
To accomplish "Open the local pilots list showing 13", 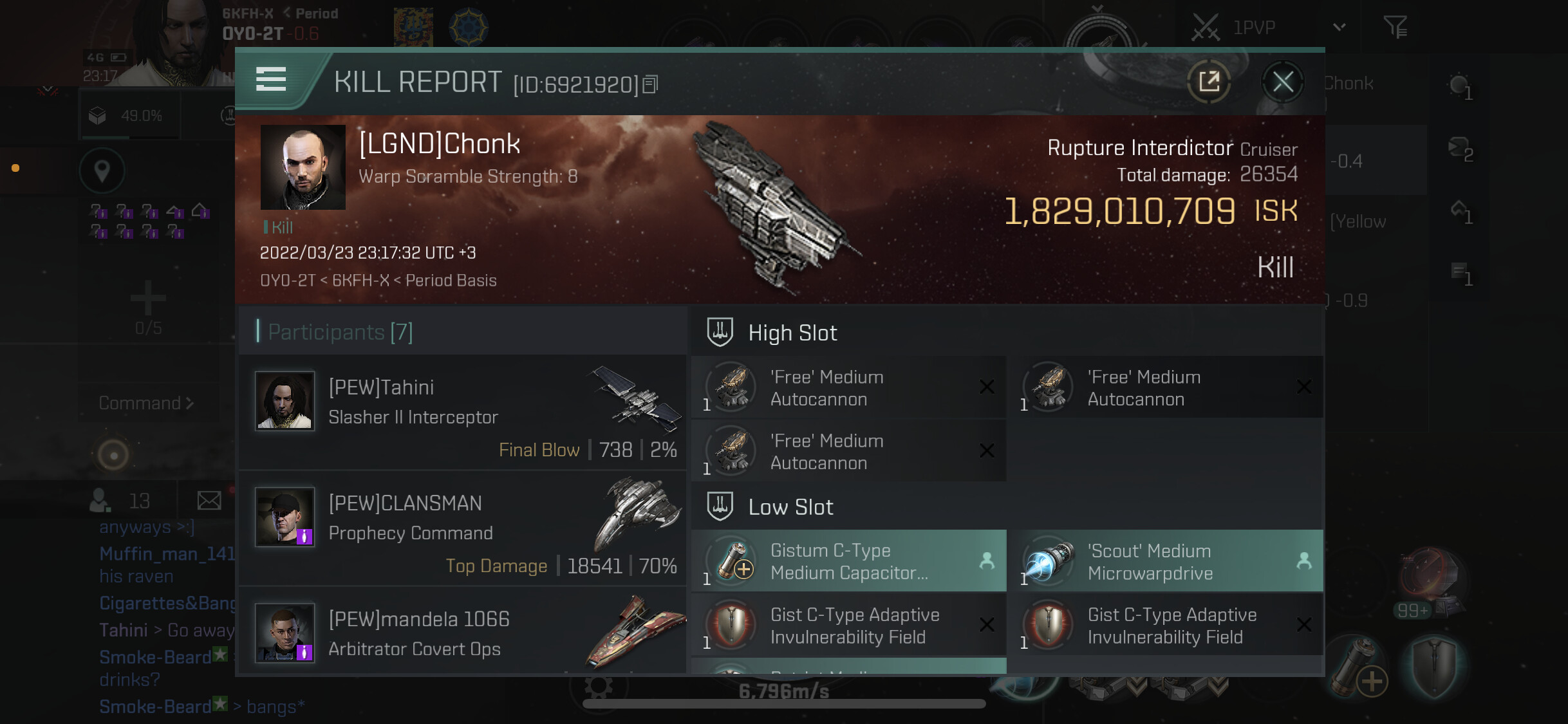I will click(120, 500).
